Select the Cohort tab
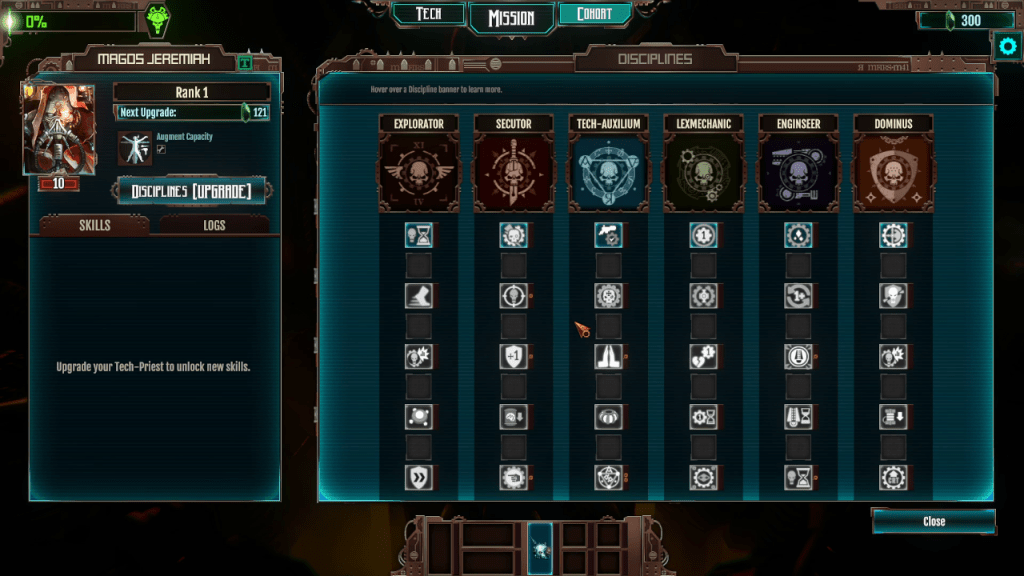1024x576 pixels. 594,14
